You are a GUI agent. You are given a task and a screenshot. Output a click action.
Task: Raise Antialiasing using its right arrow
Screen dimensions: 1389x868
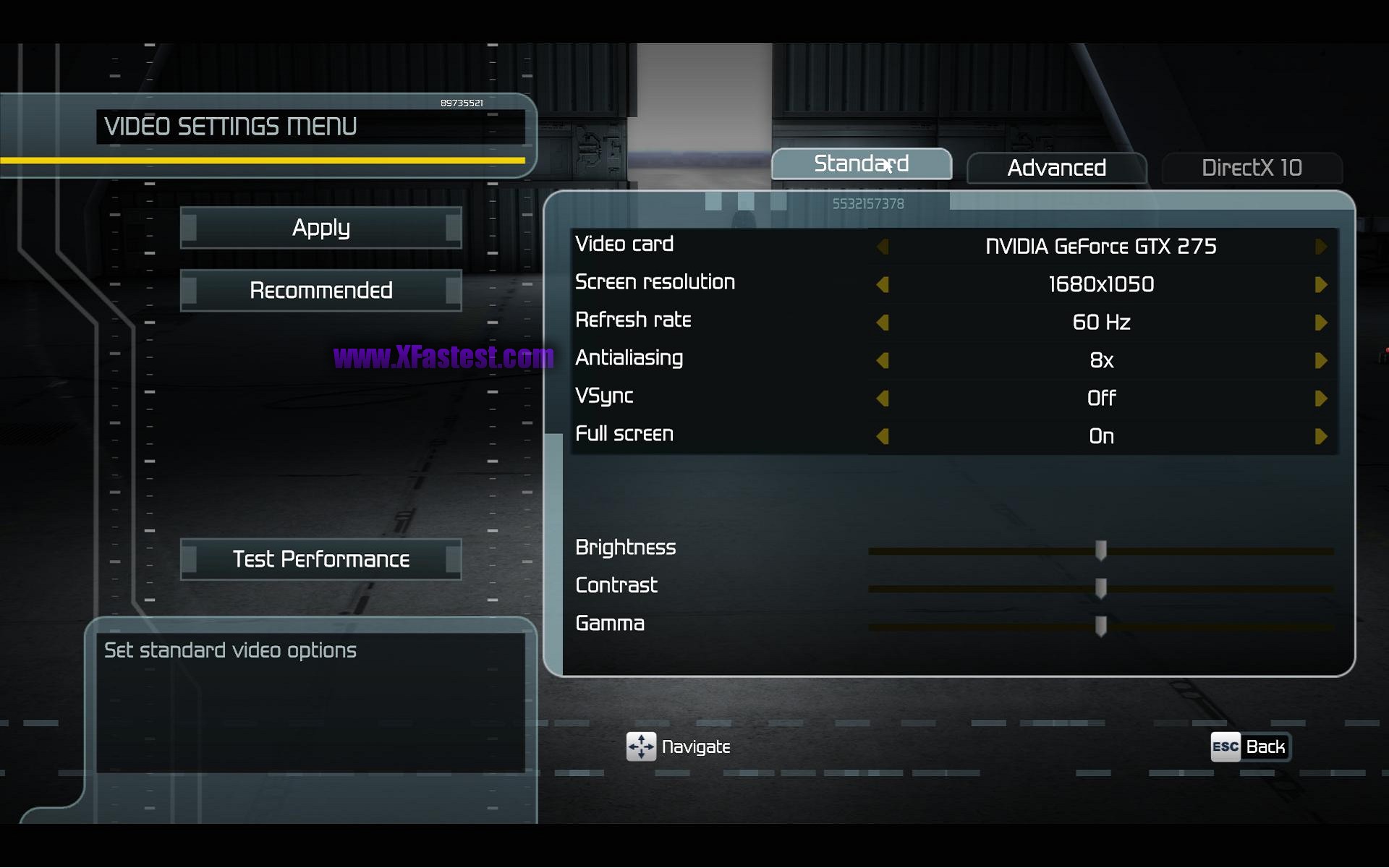[x=1320, y=360]
